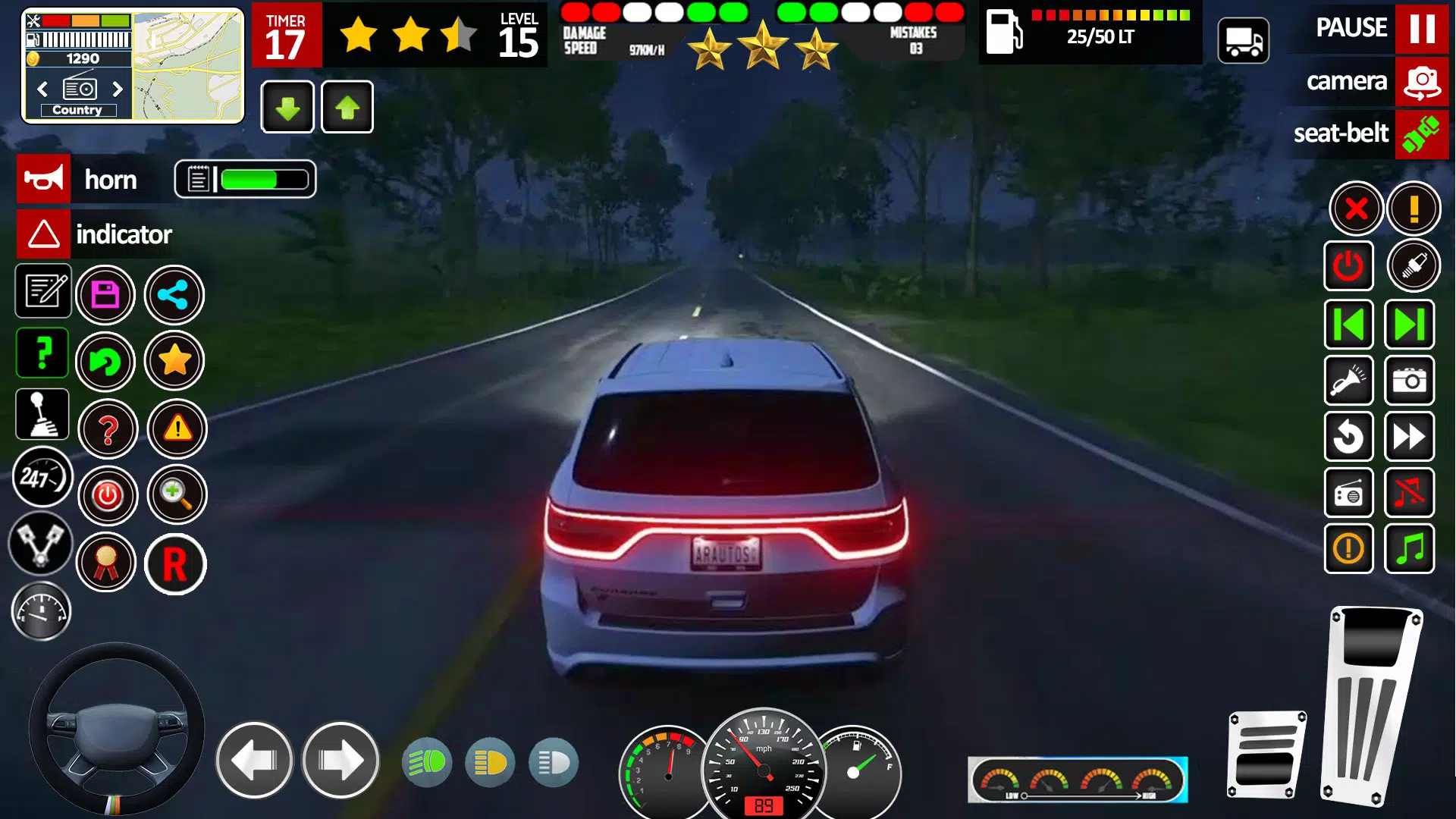Toggle the seat-belt button
1456x819 pixels.
pyautogui.click(x=1421, y=134)
